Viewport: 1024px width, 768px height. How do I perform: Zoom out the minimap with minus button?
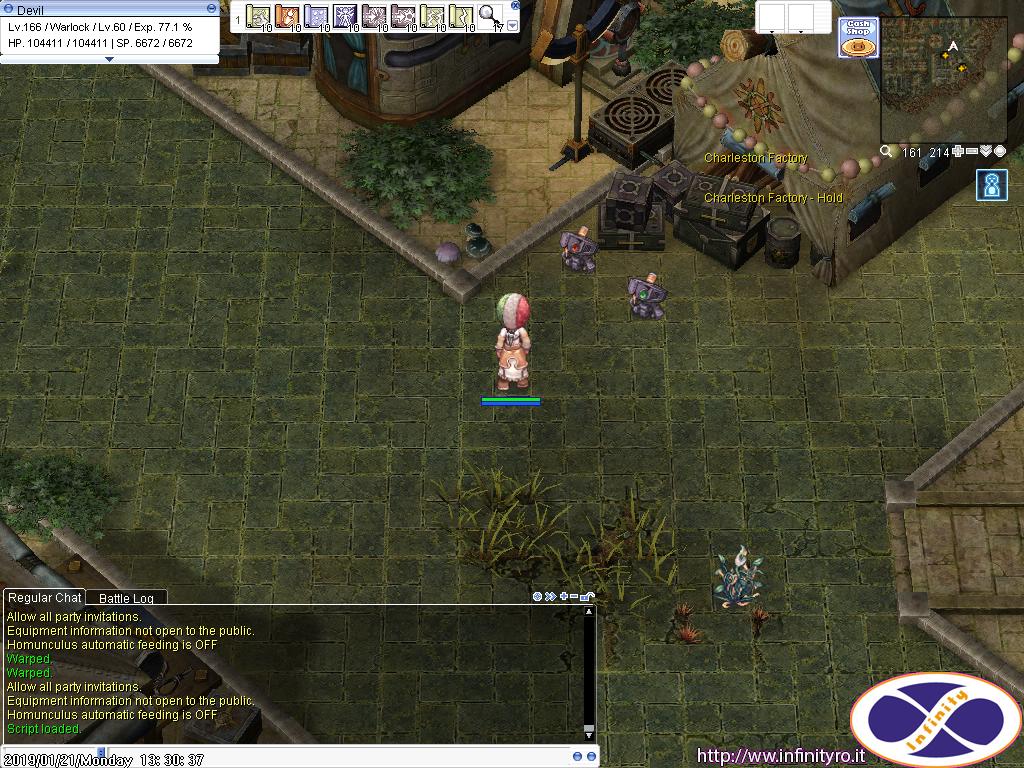972,152
